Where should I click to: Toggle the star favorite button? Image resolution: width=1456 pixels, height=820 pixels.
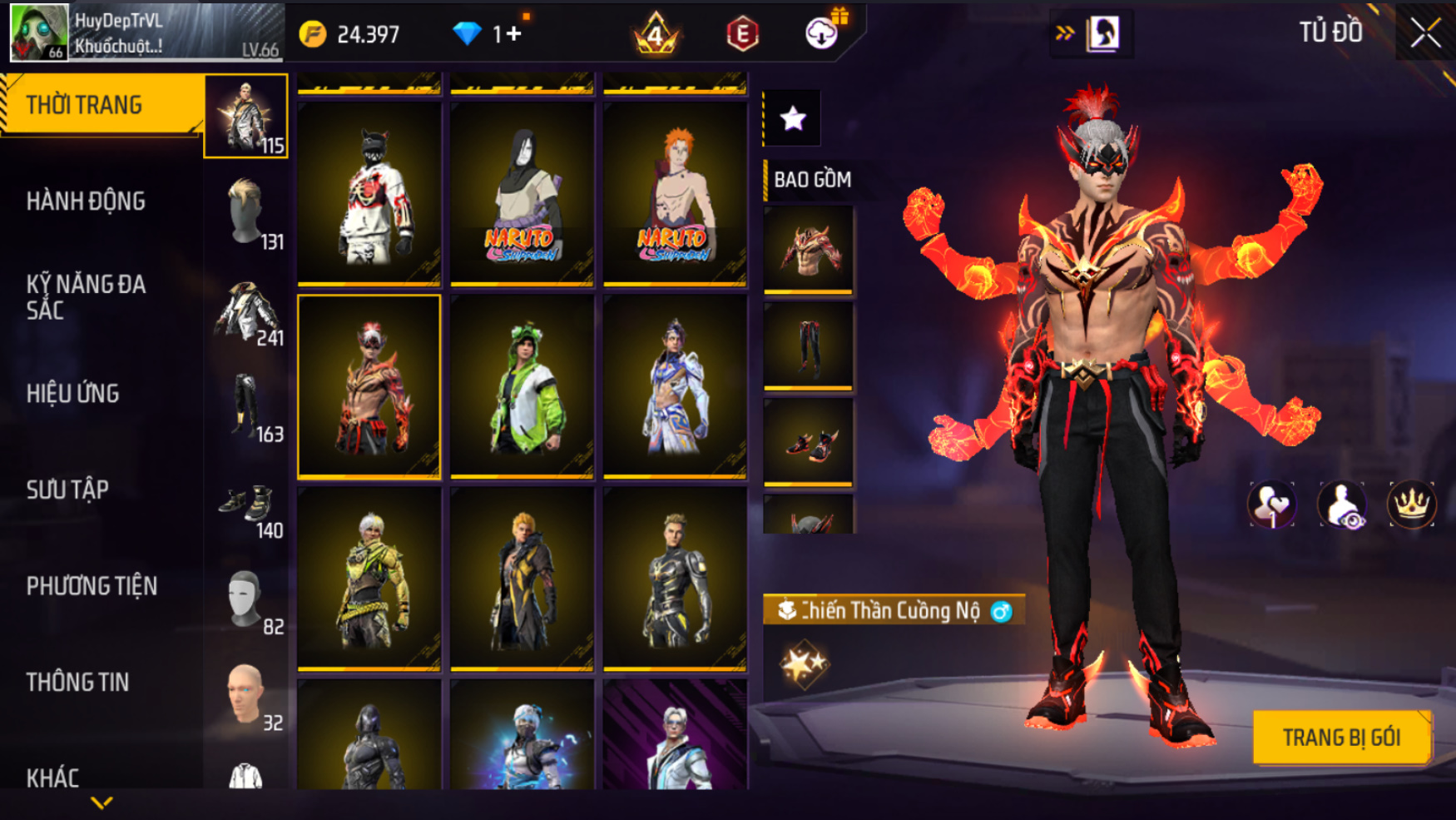click(792, 119)
